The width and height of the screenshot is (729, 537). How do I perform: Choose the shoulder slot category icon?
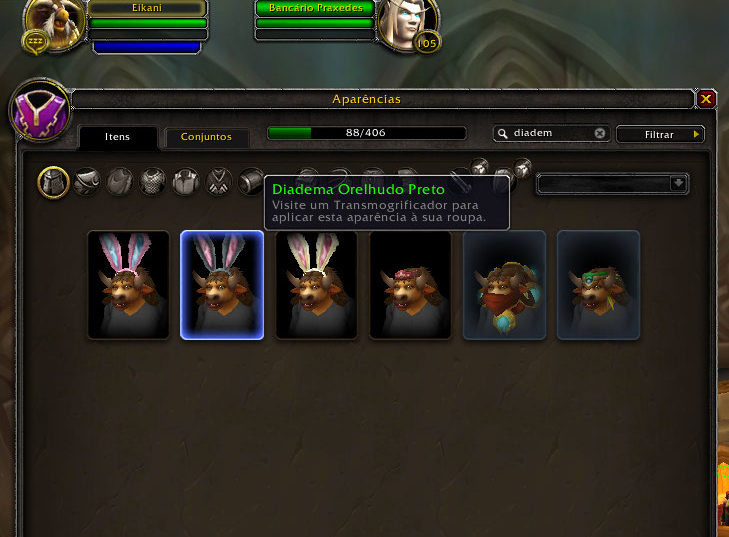pyautogui.click(x=87, y=182)
